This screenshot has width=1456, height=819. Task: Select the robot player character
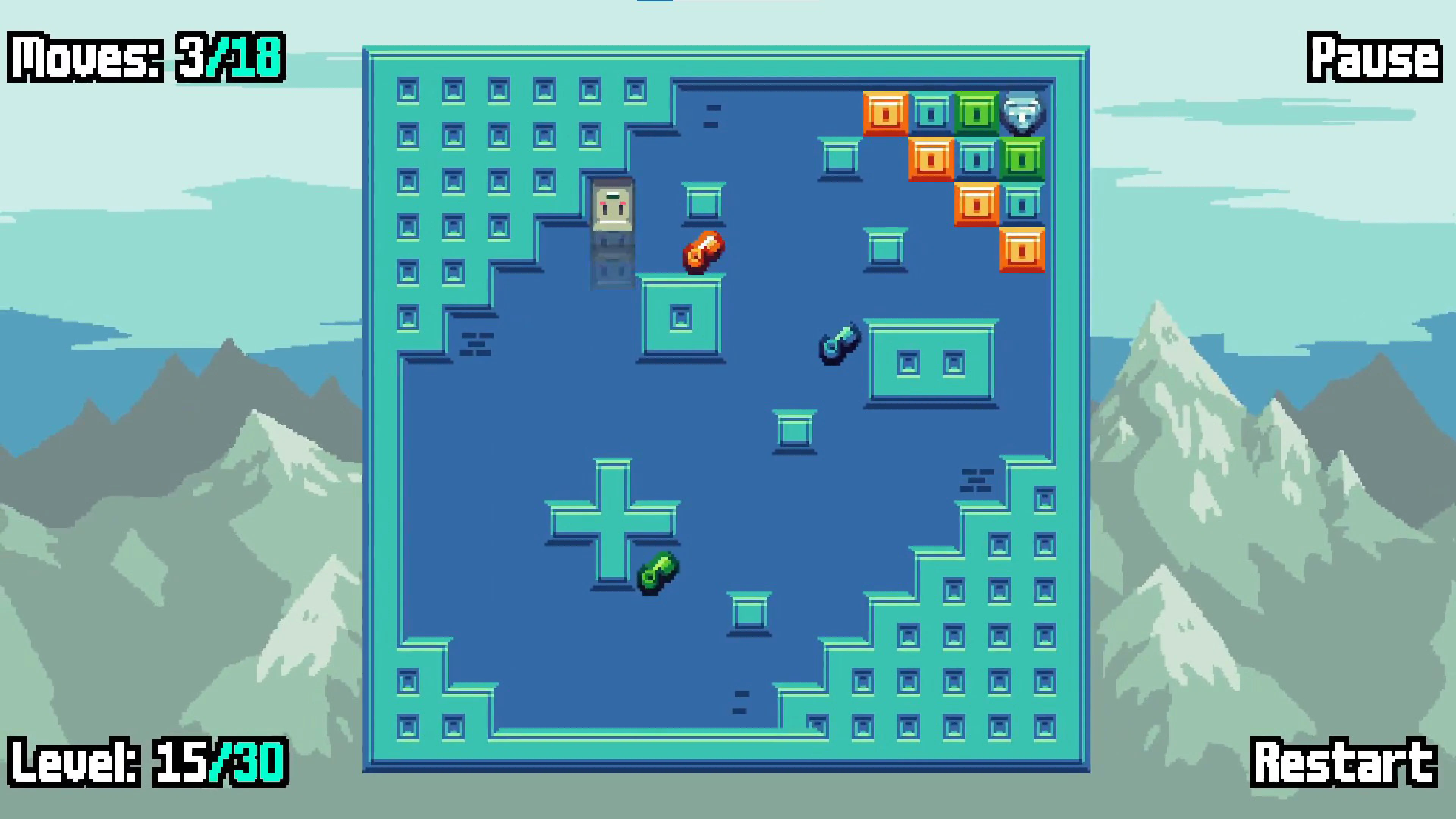(612, 212)
